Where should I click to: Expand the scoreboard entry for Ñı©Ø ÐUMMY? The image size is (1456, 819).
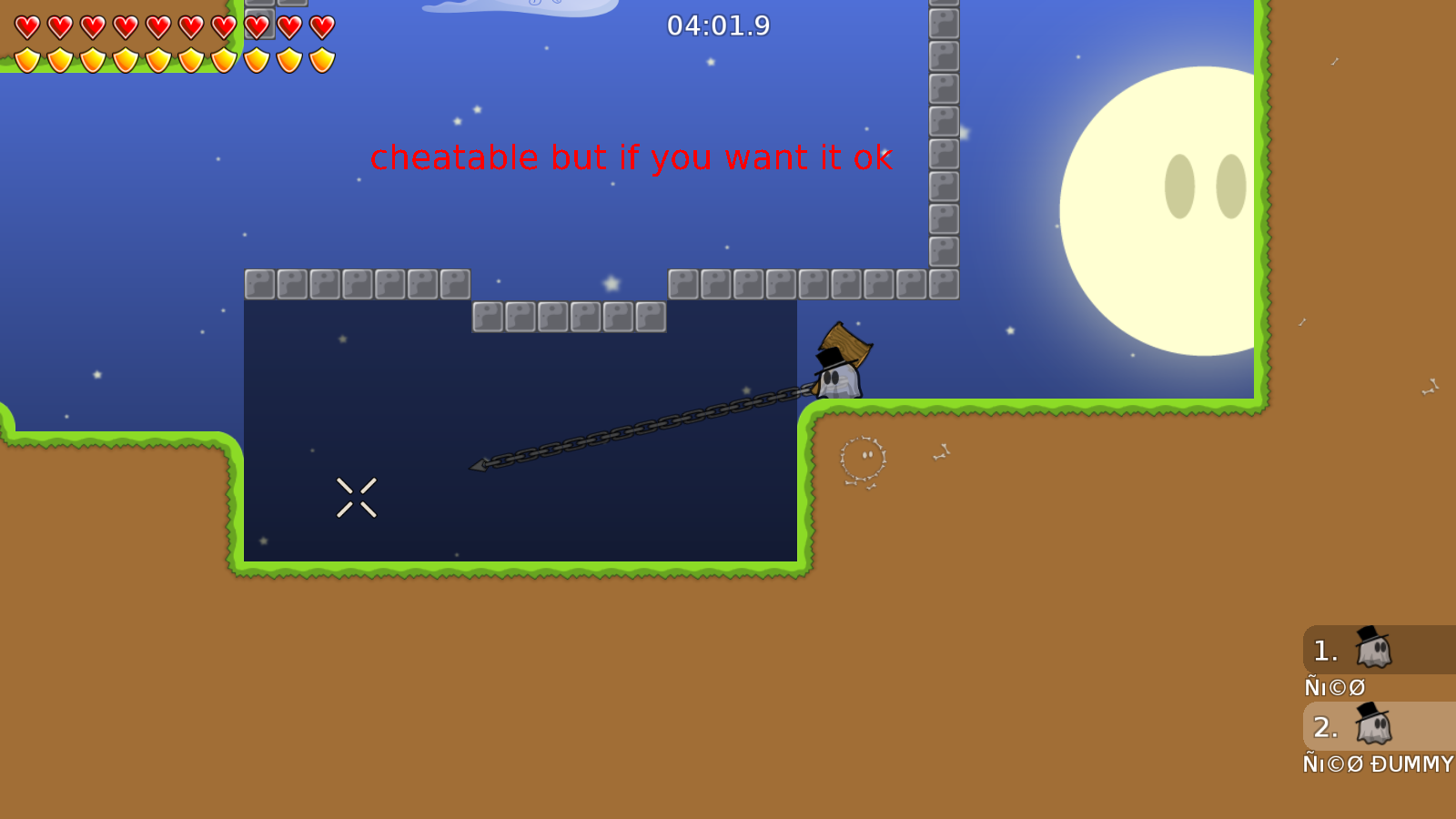[1374, 764]
